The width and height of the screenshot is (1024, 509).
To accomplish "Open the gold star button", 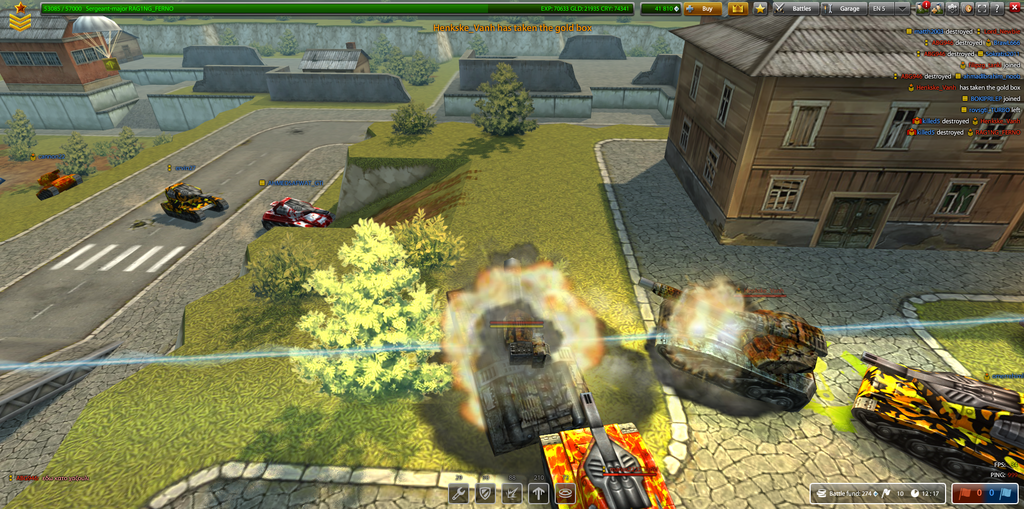I will click(x=760, y=8).
